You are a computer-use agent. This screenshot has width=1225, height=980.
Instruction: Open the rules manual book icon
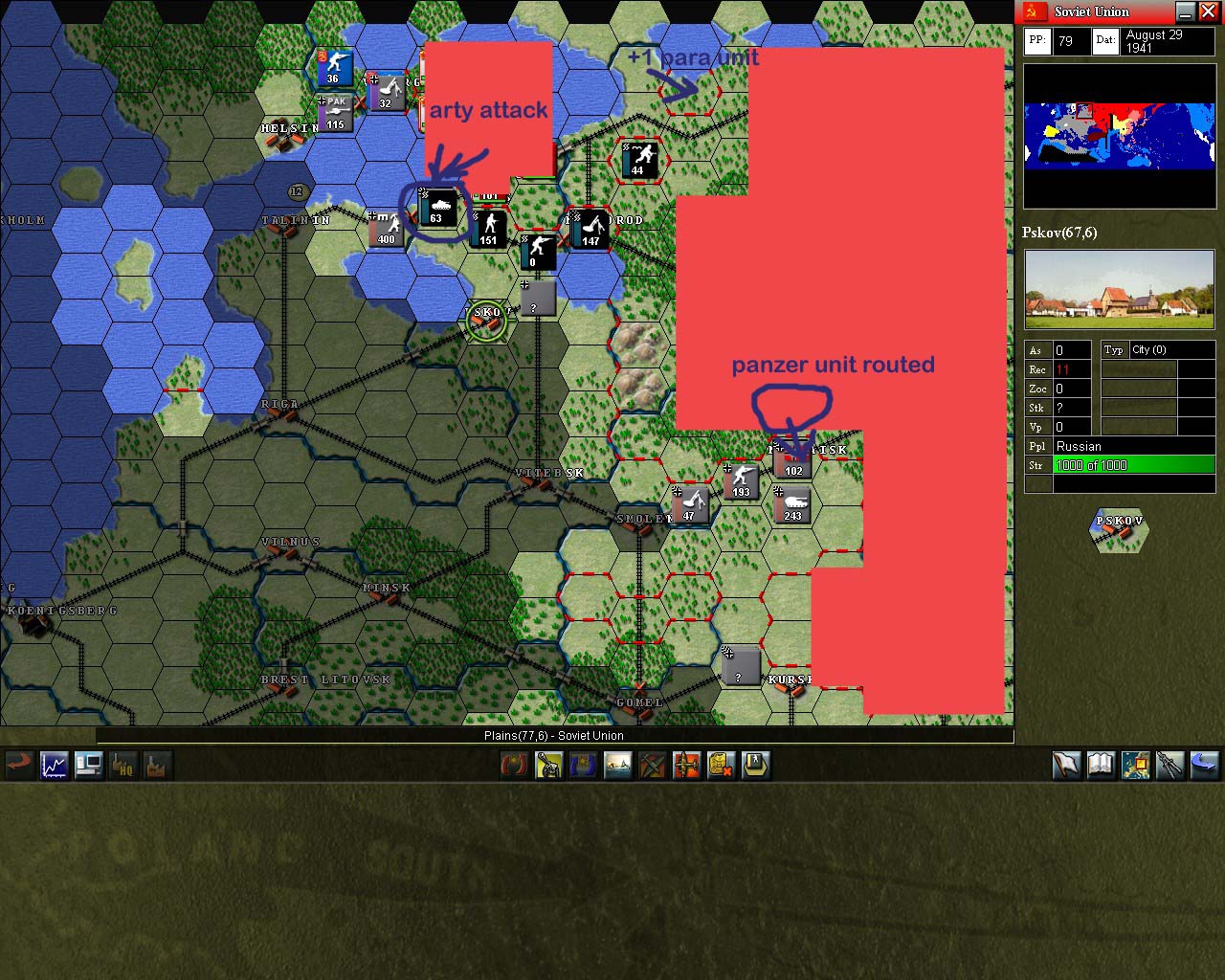click(x=1102, y=765)
